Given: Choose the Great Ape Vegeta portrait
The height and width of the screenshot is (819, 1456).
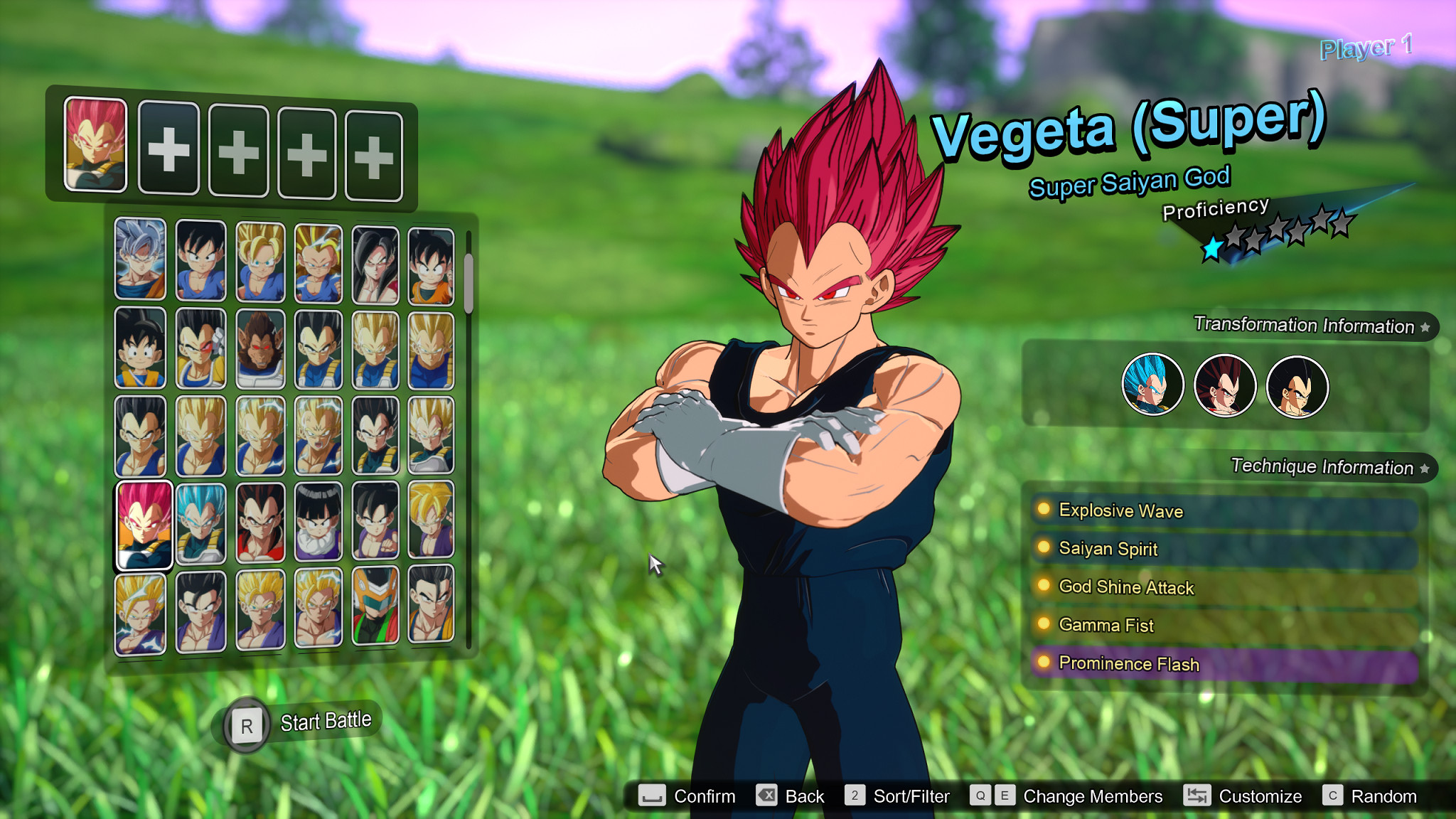Looking at the screenshot, I should 260,348.
